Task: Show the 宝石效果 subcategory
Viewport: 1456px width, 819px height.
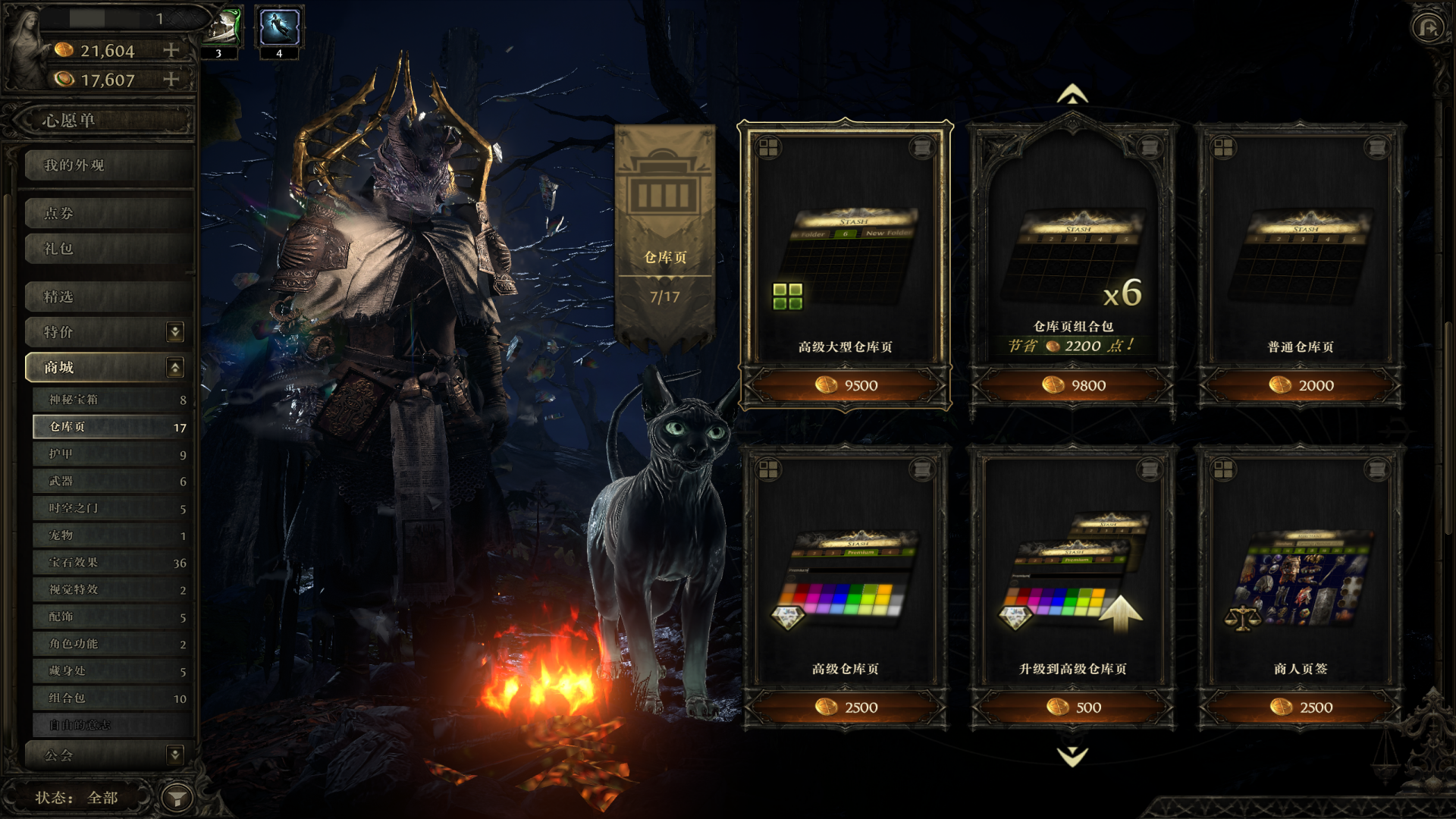Action: point(110,563)
